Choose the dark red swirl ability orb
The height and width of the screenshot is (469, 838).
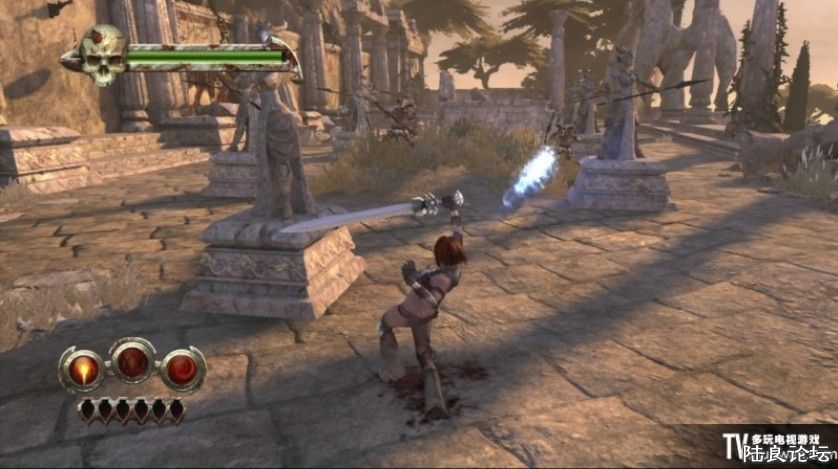point(182,368)
